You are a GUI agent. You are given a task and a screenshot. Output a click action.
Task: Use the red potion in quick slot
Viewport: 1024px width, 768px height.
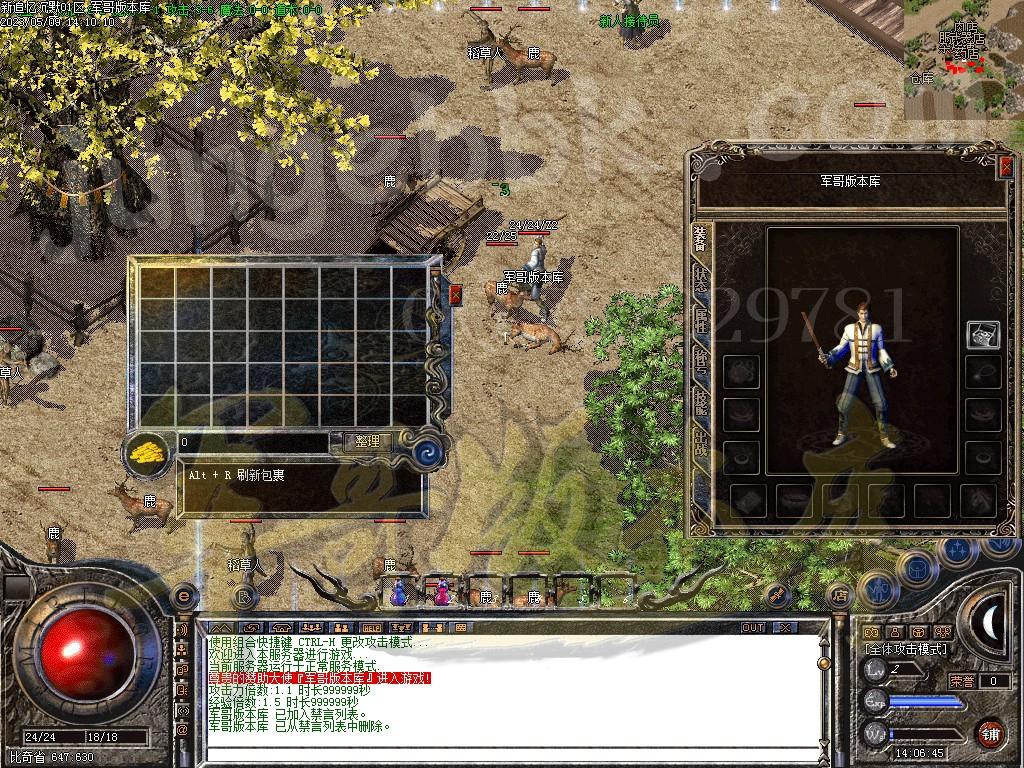coord(441,593)
